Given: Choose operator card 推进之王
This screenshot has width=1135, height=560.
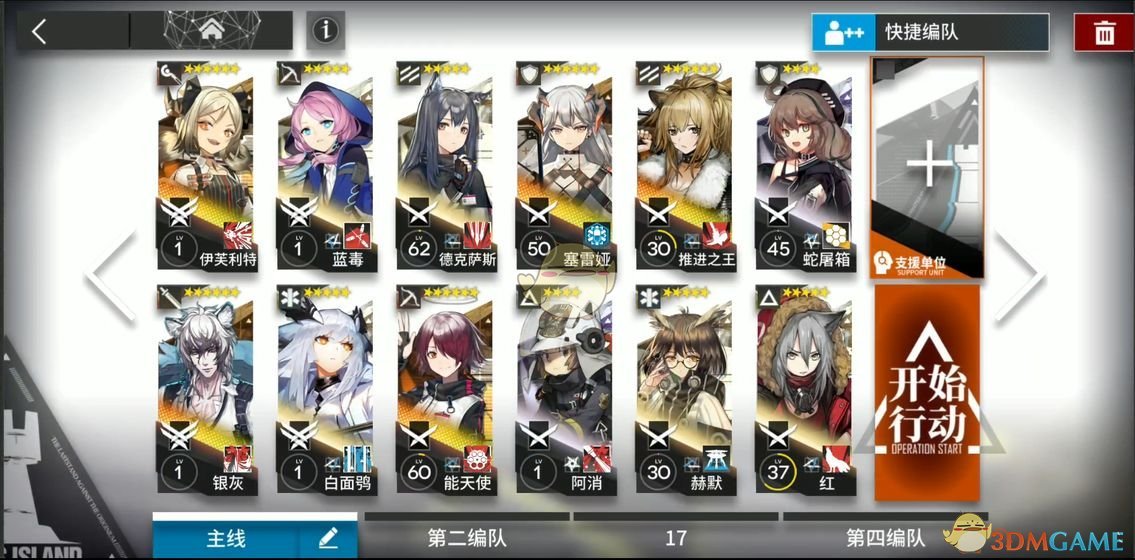Looking at the screenshot, I should point(684,165).
